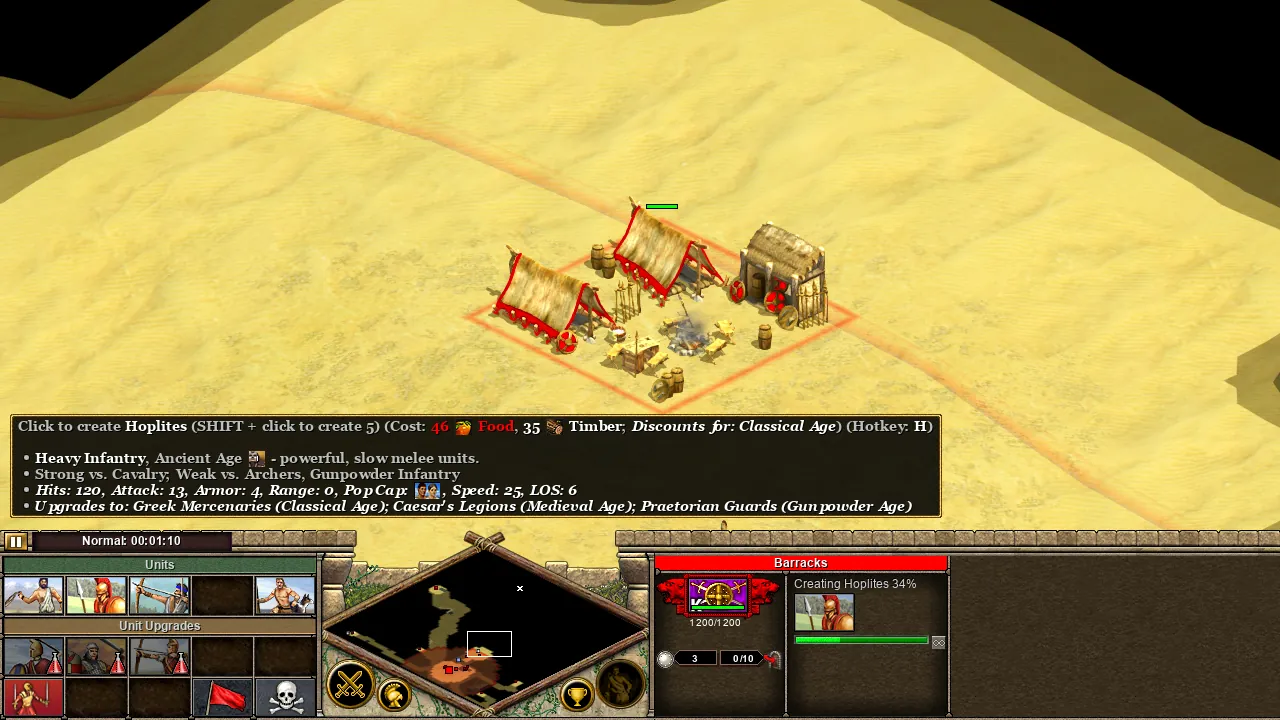Research the archer unit upgrade
This screenshot has width=1280, height=720.
(159, 656)
